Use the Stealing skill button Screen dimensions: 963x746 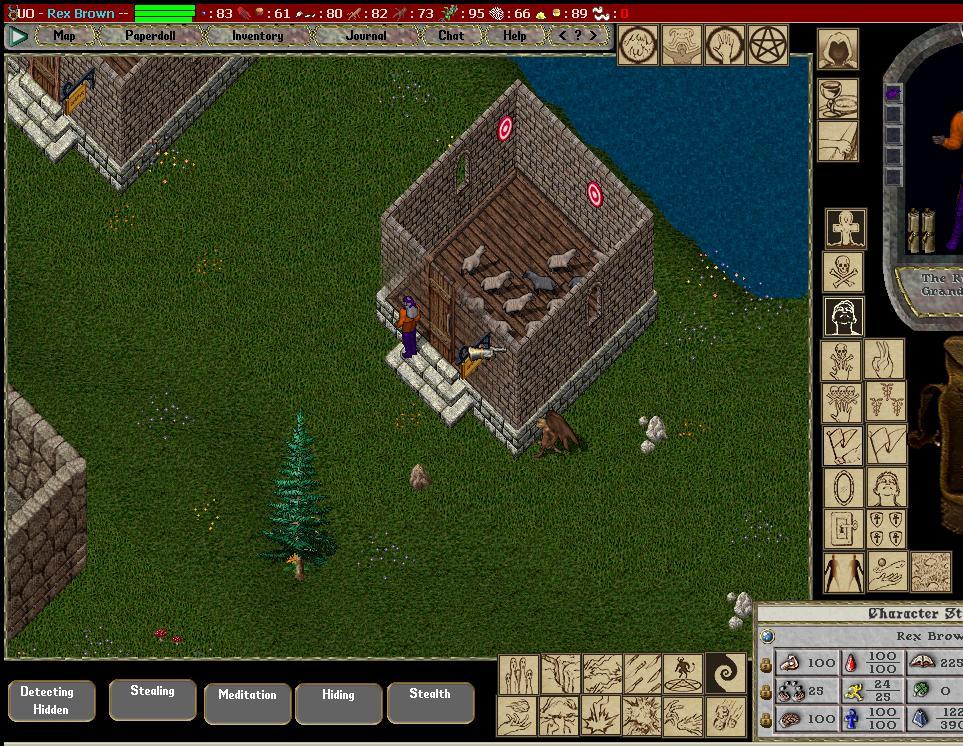[152, 697]
